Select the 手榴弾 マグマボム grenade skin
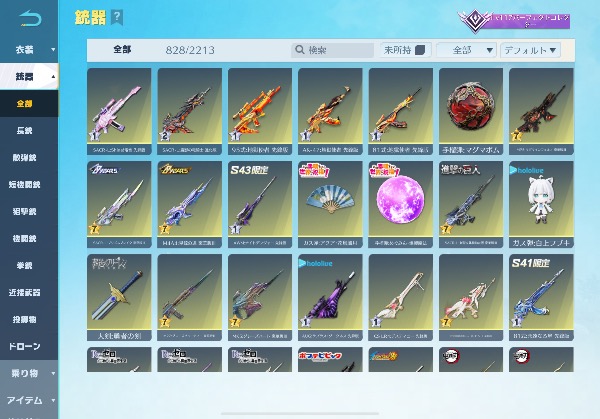This screenshot has width=600, height=419. (x=470, y=109)
